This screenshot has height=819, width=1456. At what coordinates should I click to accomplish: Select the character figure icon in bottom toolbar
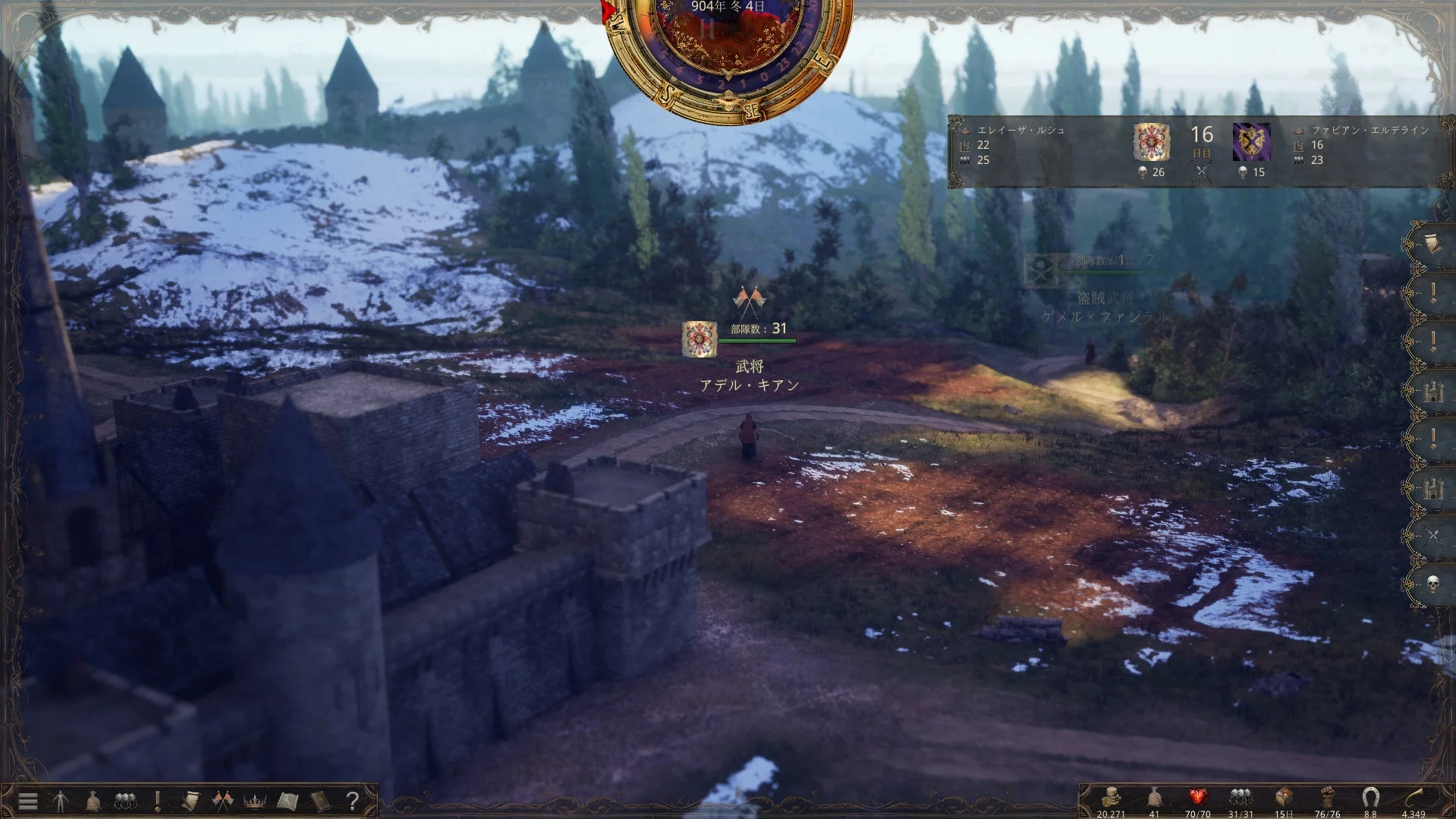61,801
